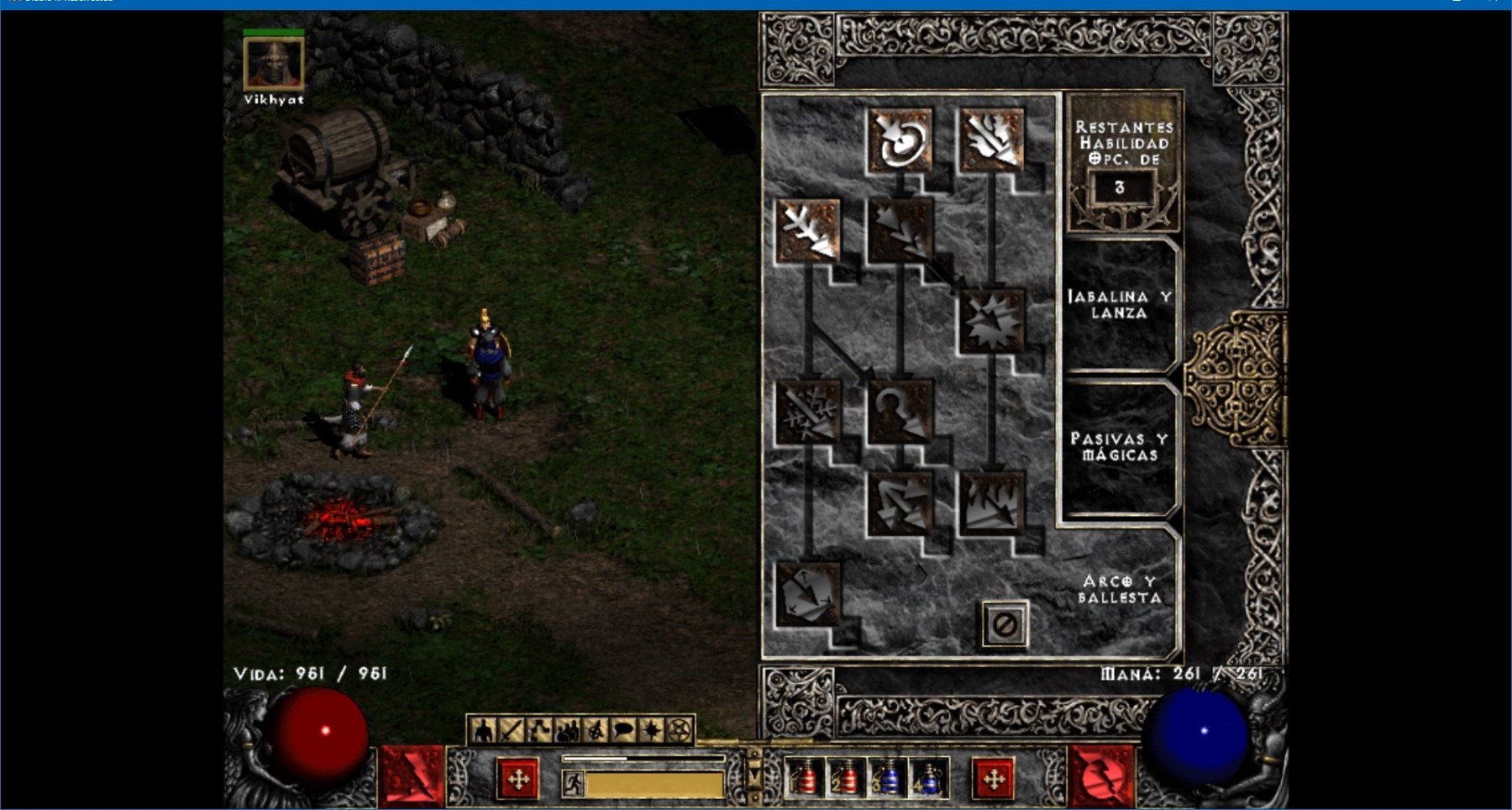Image resolution: width=1512 pixels, height=810 pixels.
Task: Add a point to Magic Arrow skill
Action: pyautogui.click(x=900, y=139)
